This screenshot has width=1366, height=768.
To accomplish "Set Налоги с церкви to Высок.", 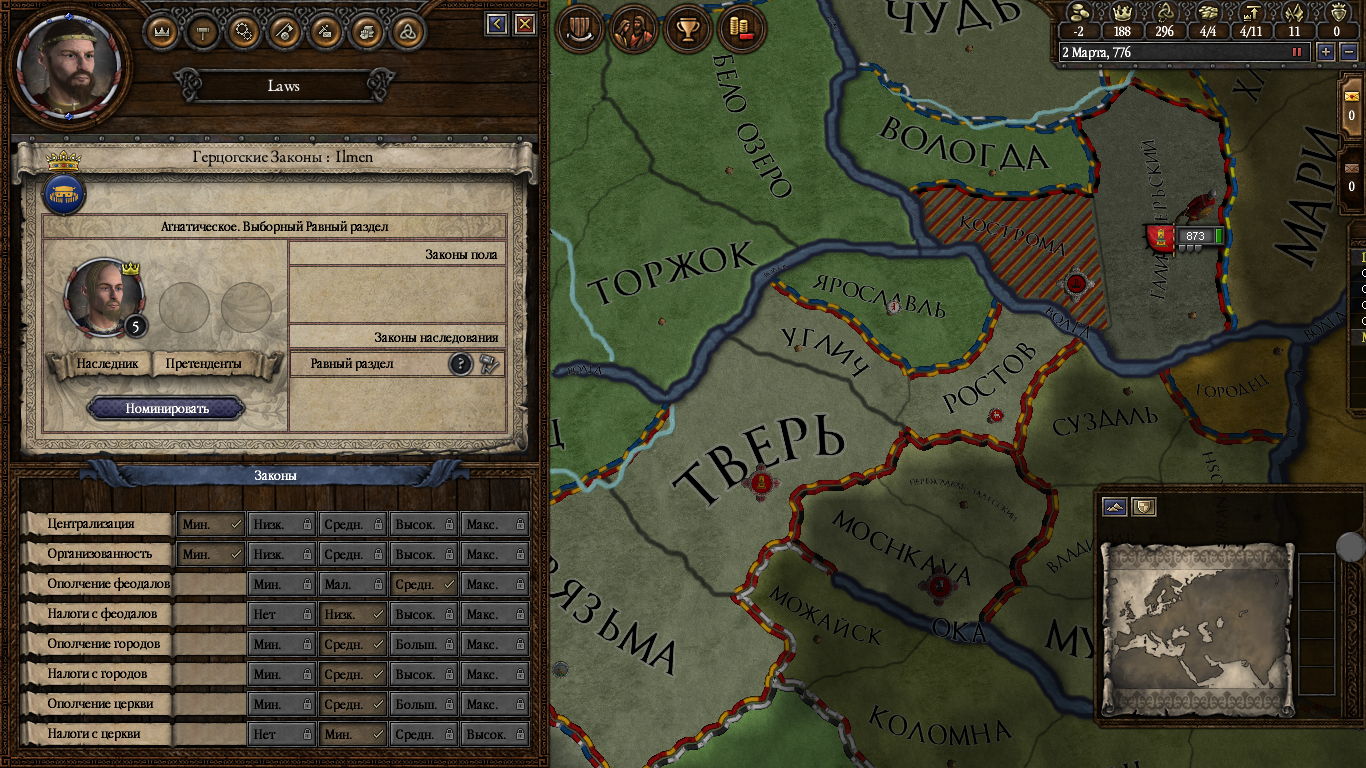I will pyautogui.click(x=494, y=734).
